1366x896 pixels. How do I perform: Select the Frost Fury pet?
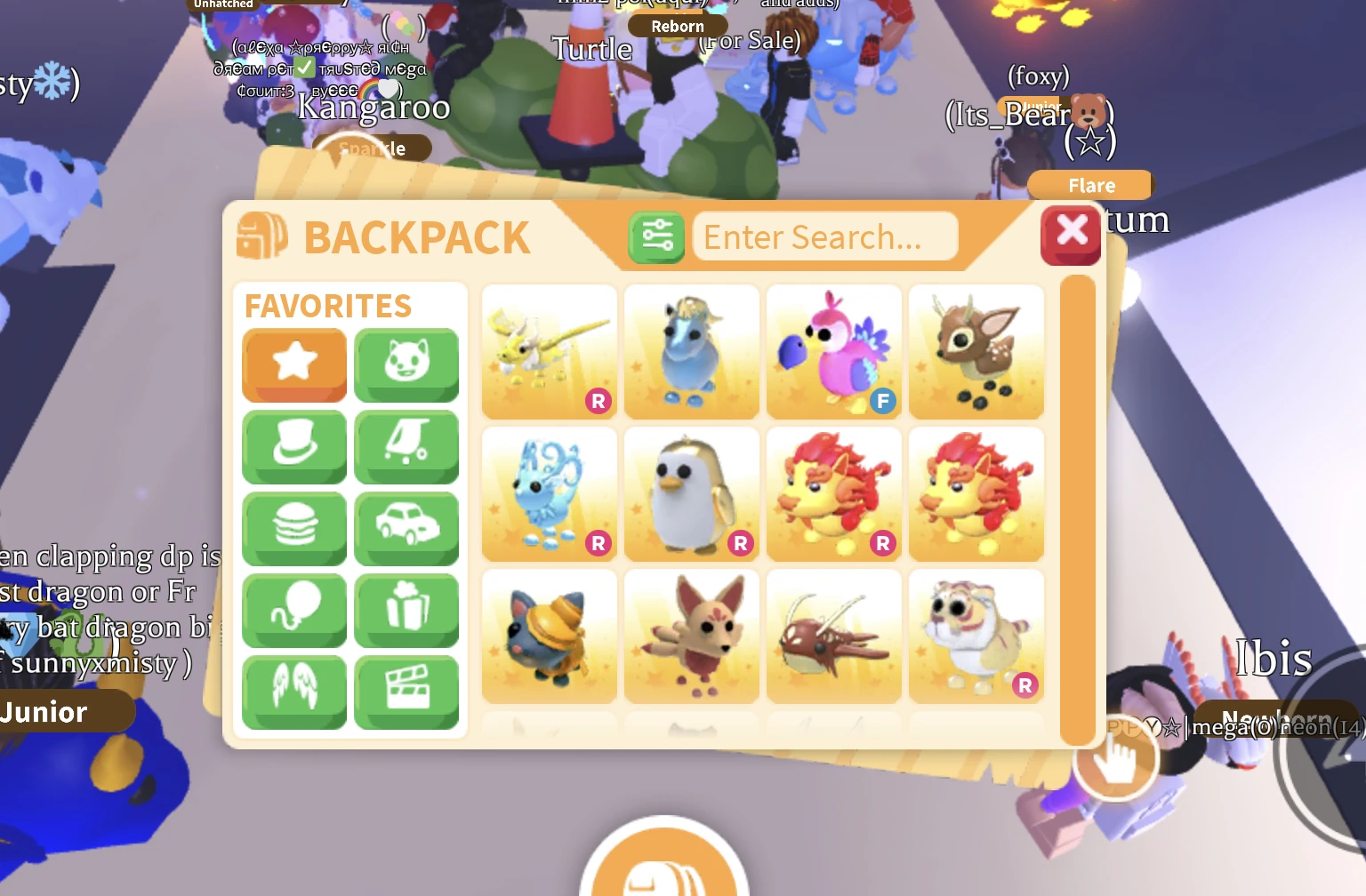(549, 494)
